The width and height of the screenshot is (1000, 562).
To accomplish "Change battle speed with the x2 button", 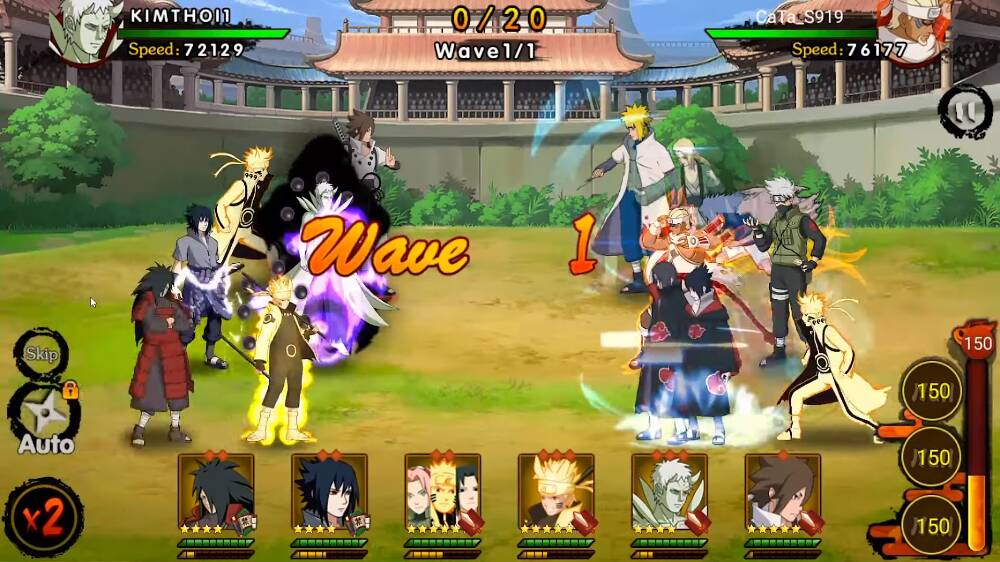I will pos(42,518).
